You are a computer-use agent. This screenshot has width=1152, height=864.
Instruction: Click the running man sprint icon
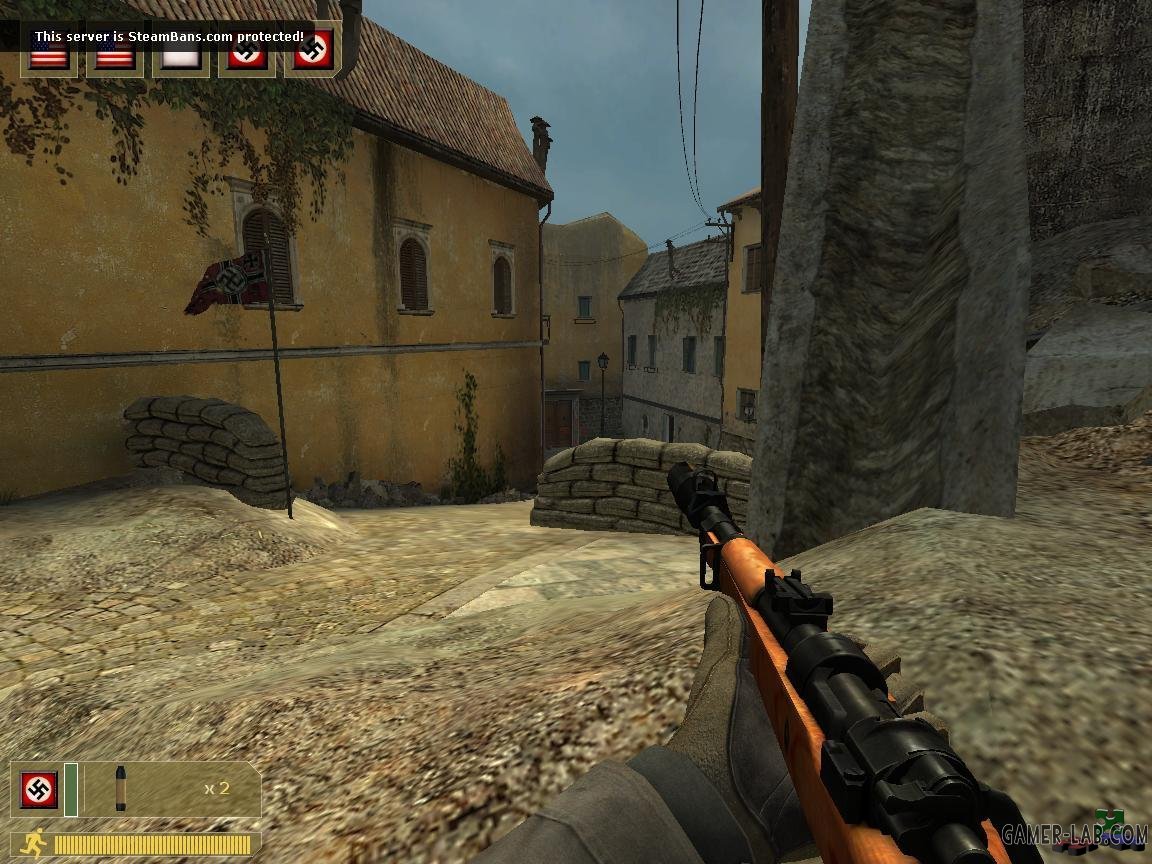click(x=30, y=843)
